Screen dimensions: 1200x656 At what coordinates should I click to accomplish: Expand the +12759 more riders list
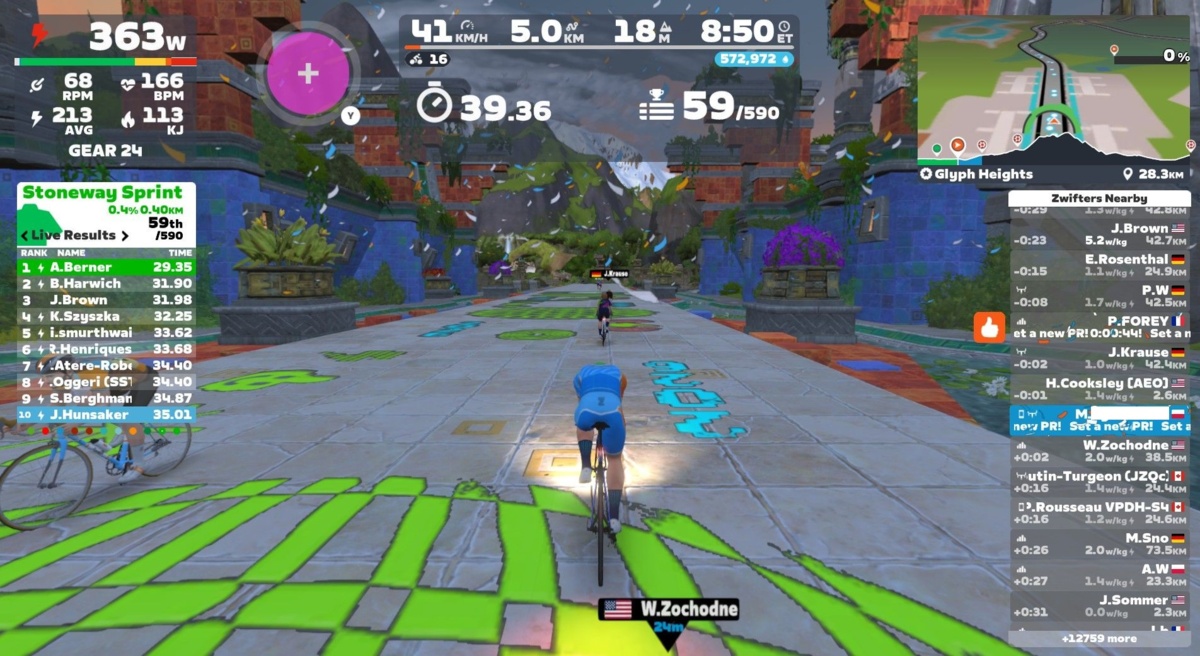(1098, 637)
